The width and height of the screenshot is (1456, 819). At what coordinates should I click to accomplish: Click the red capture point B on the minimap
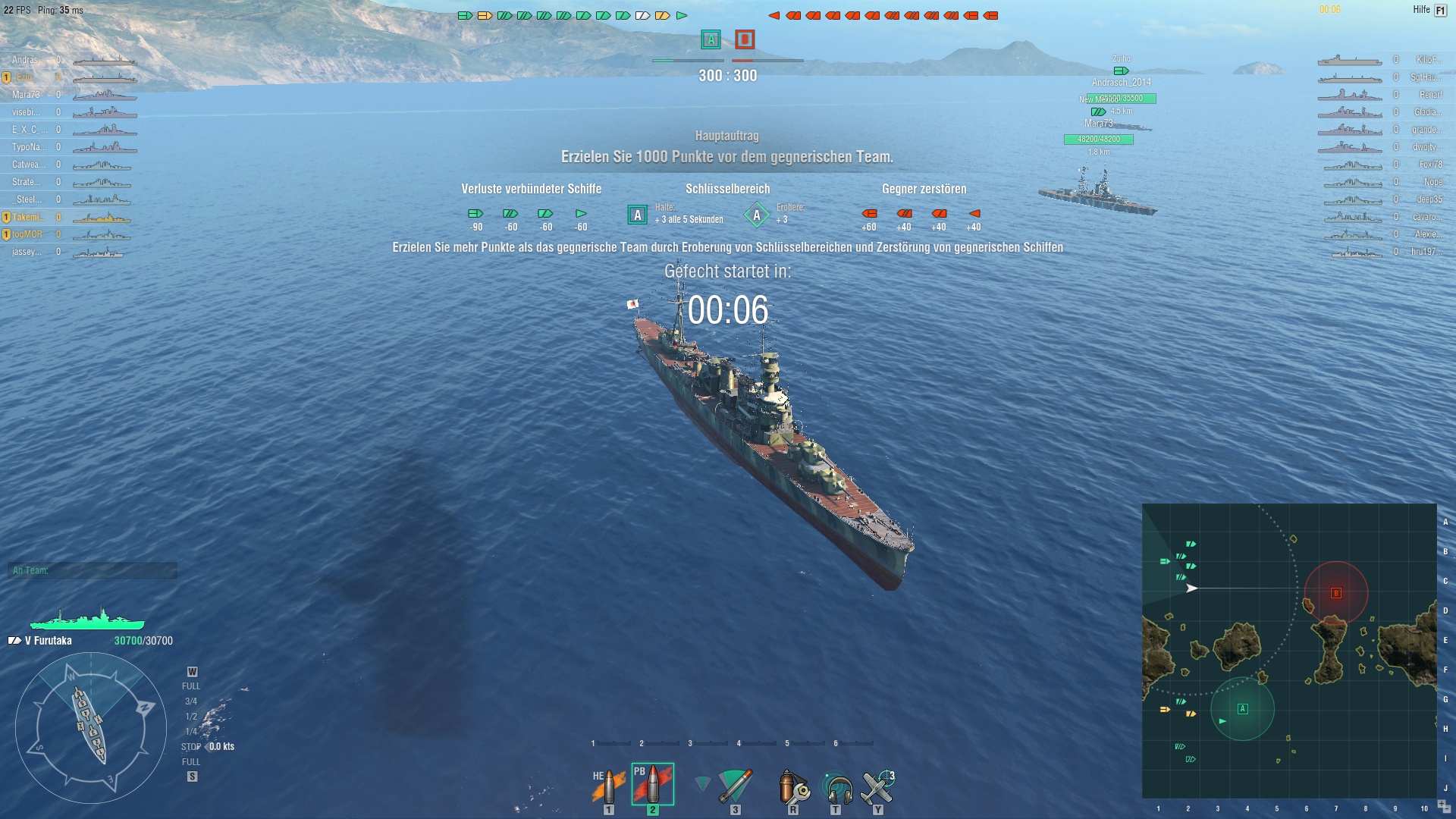[x=1335, y=594]
